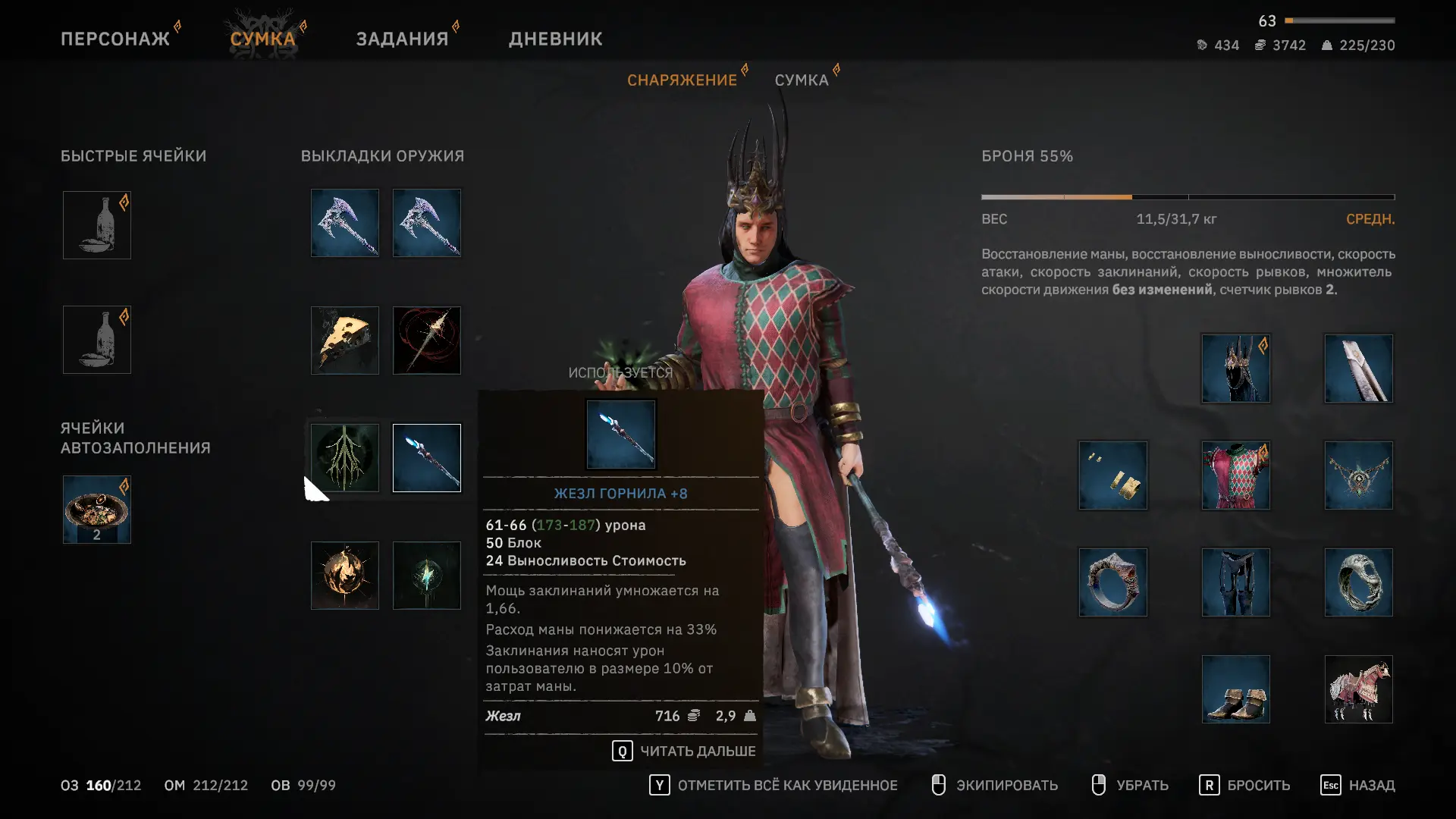
Task: Select the Снаряжение sub-tab
Action: coord(682,80)
